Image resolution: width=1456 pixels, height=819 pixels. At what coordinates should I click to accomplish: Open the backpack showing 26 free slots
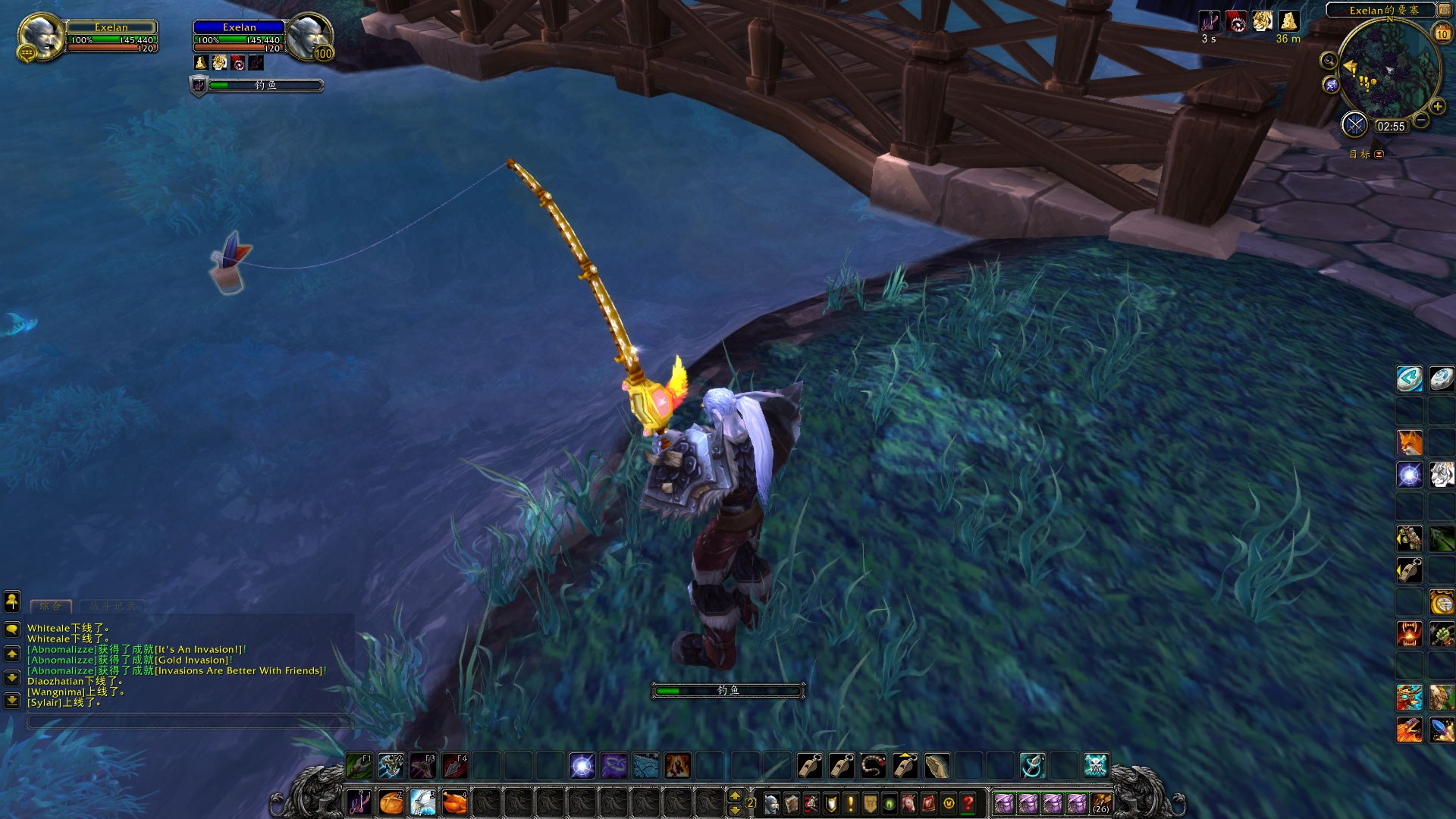coord(1101,803)
